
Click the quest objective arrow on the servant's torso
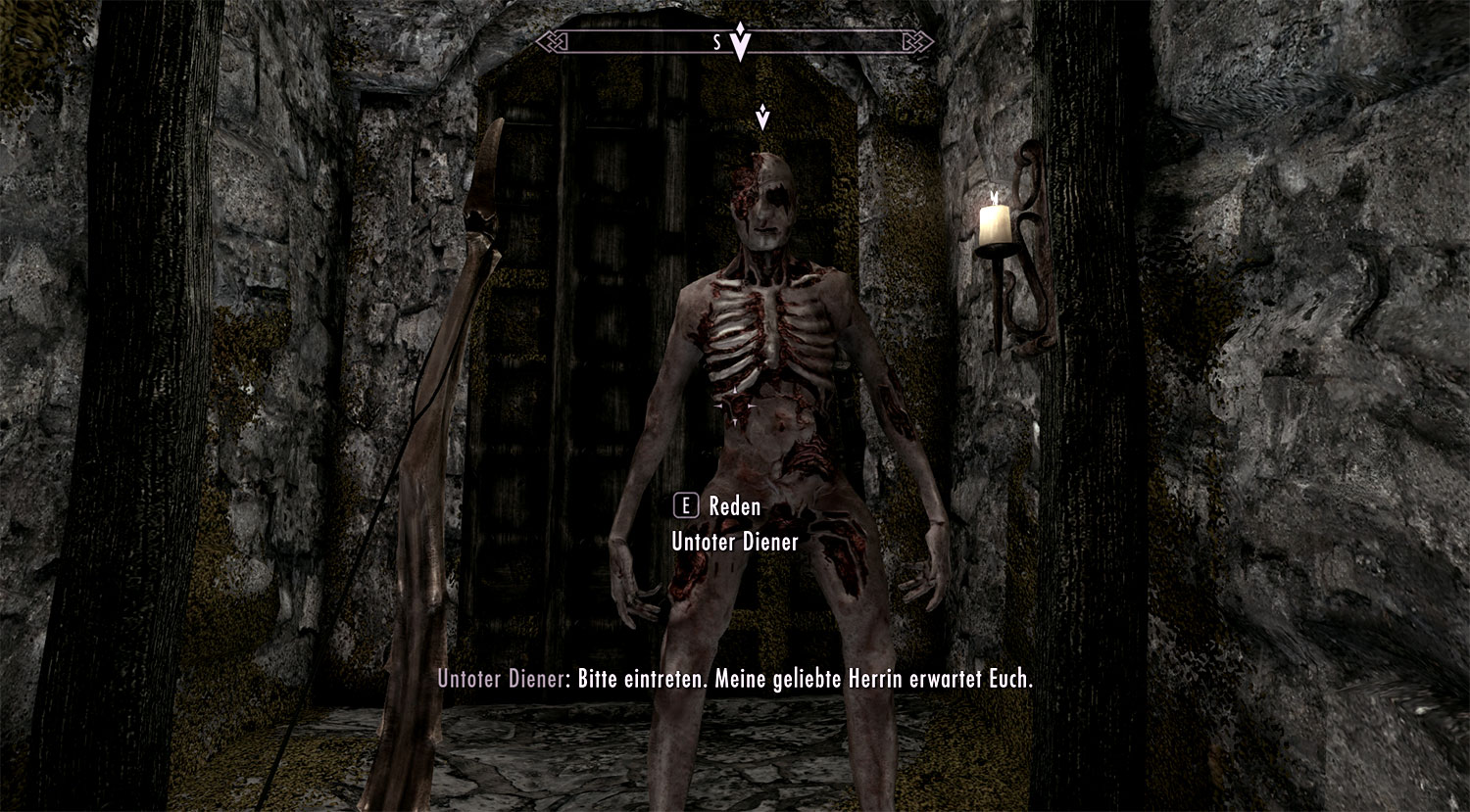(737, 405)
